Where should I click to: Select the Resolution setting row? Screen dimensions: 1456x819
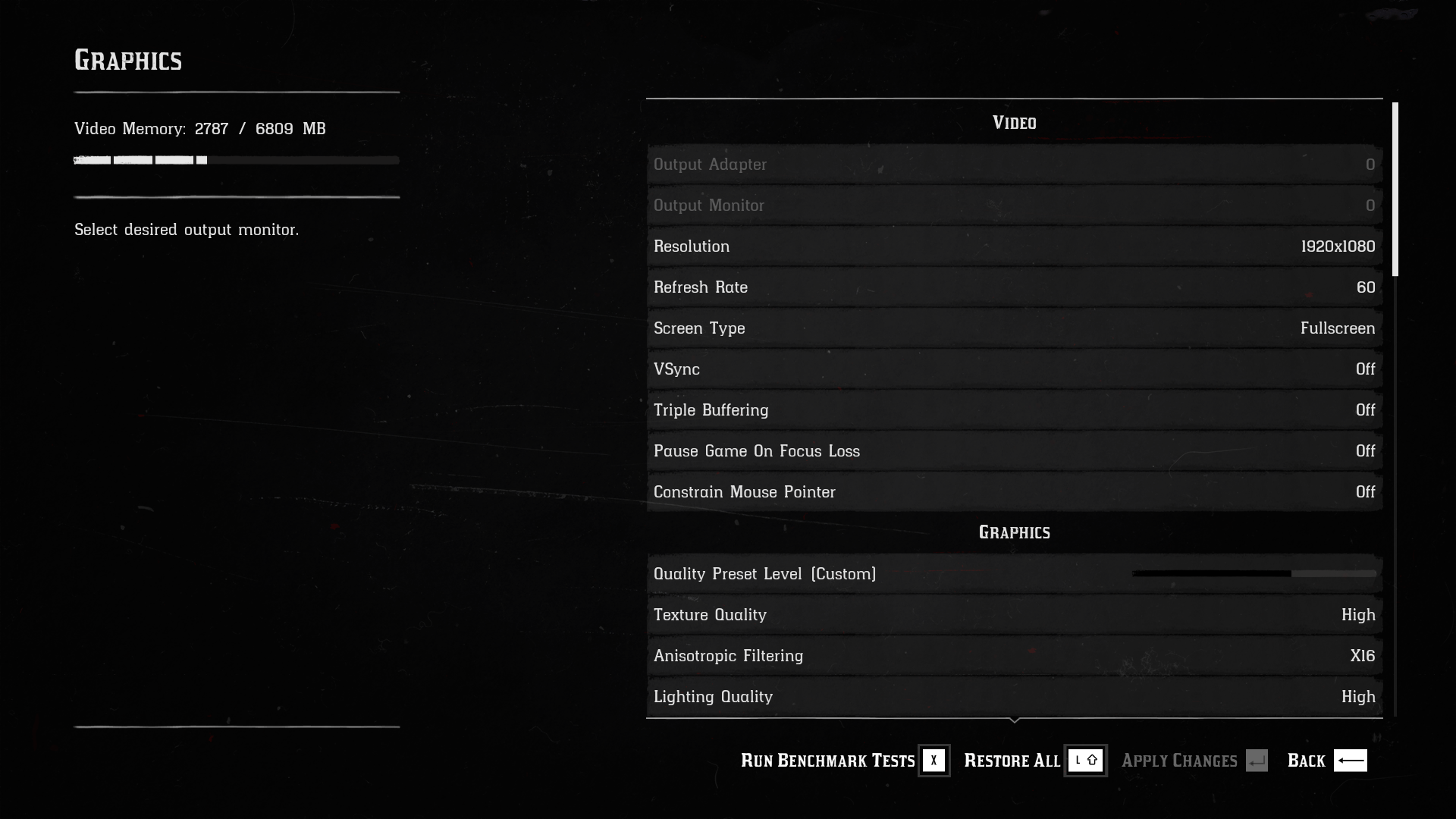[1014, 246]
